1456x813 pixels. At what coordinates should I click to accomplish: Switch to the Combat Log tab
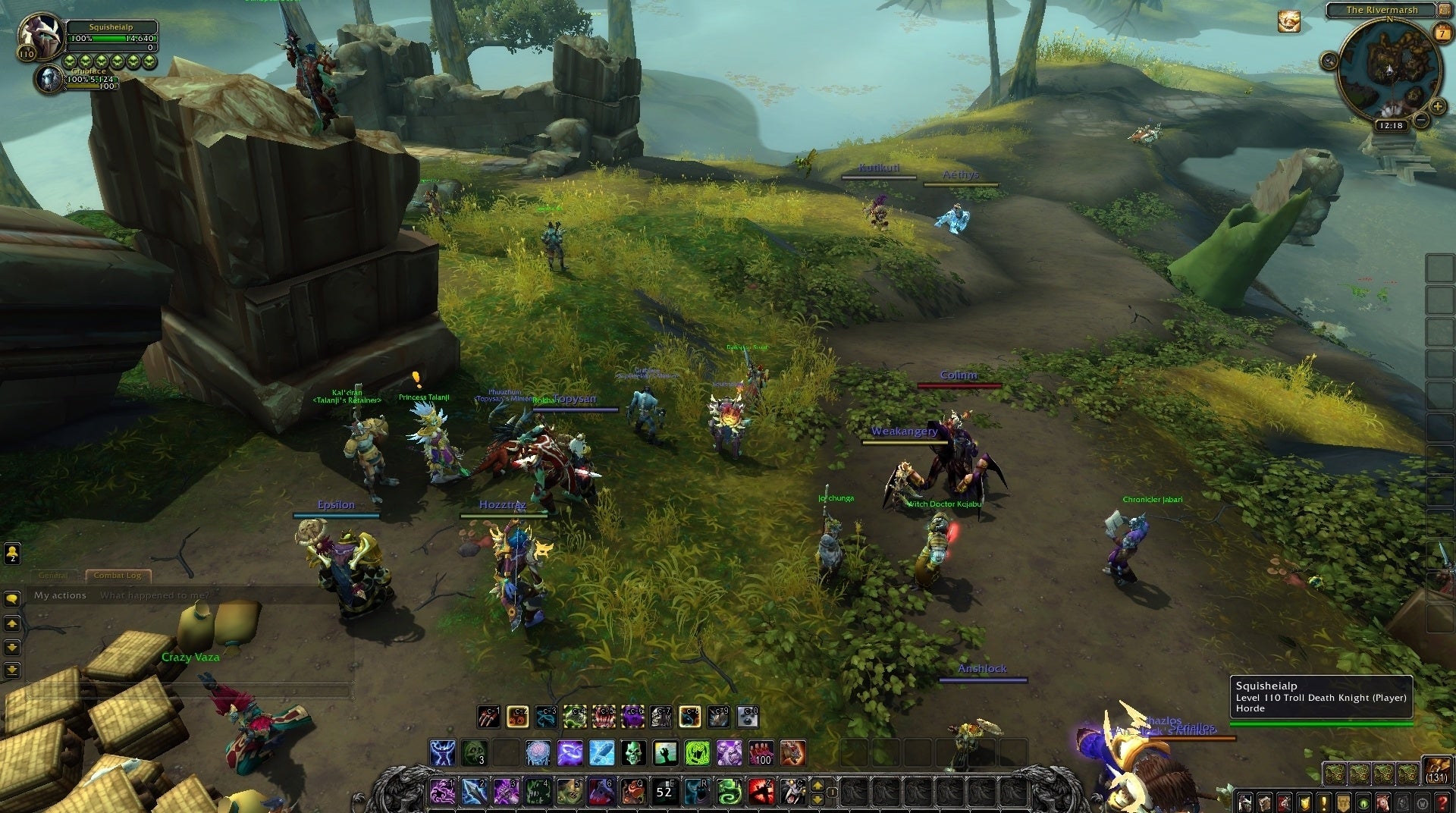click(119, 576)
